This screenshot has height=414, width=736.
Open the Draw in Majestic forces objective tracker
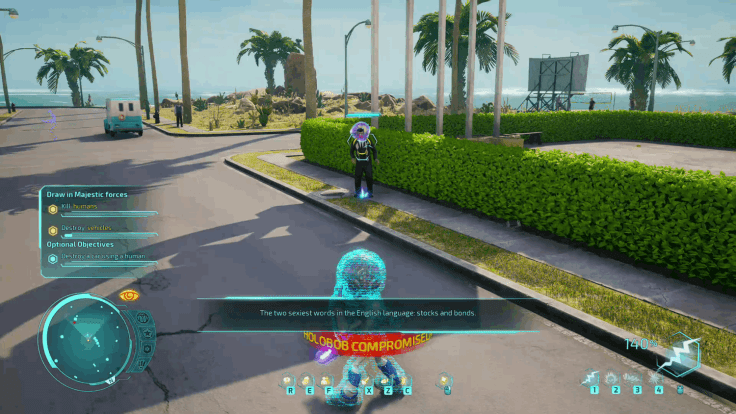[87, 194]
